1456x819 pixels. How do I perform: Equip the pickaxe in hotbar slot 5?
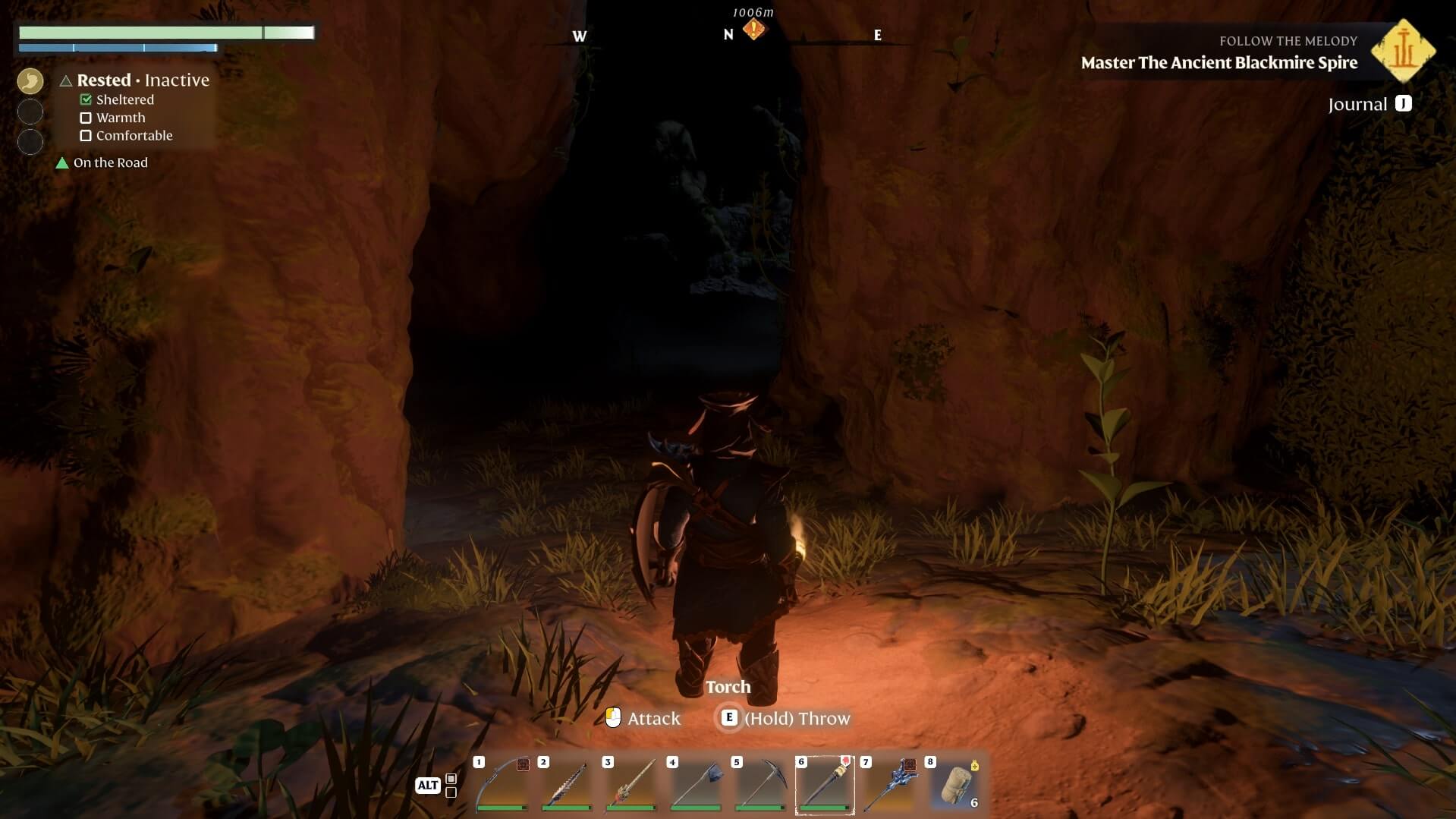760,785
